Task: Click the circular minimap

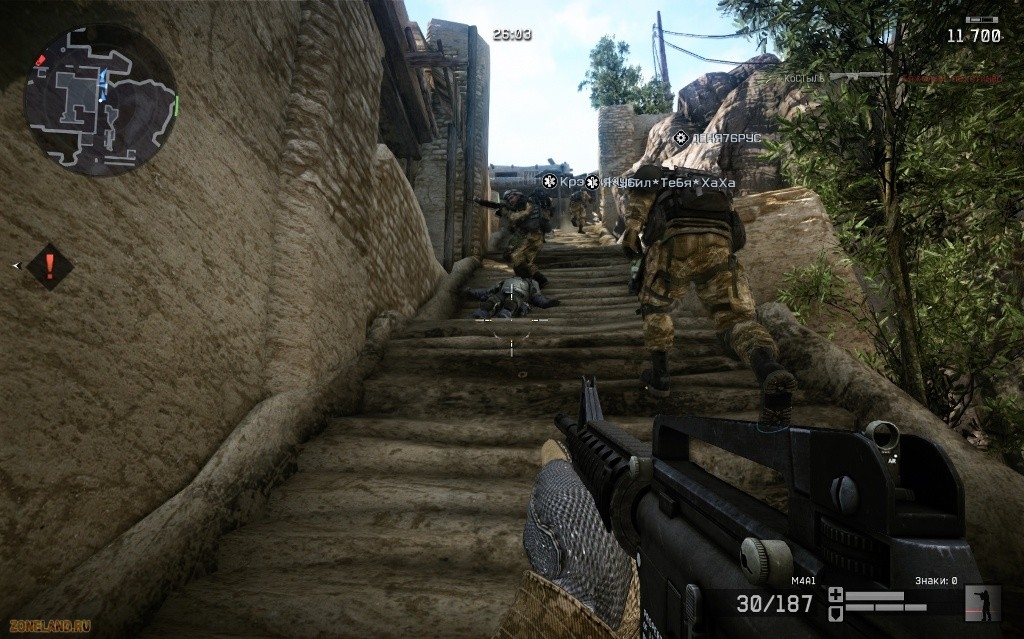Action: coord(101,100)
